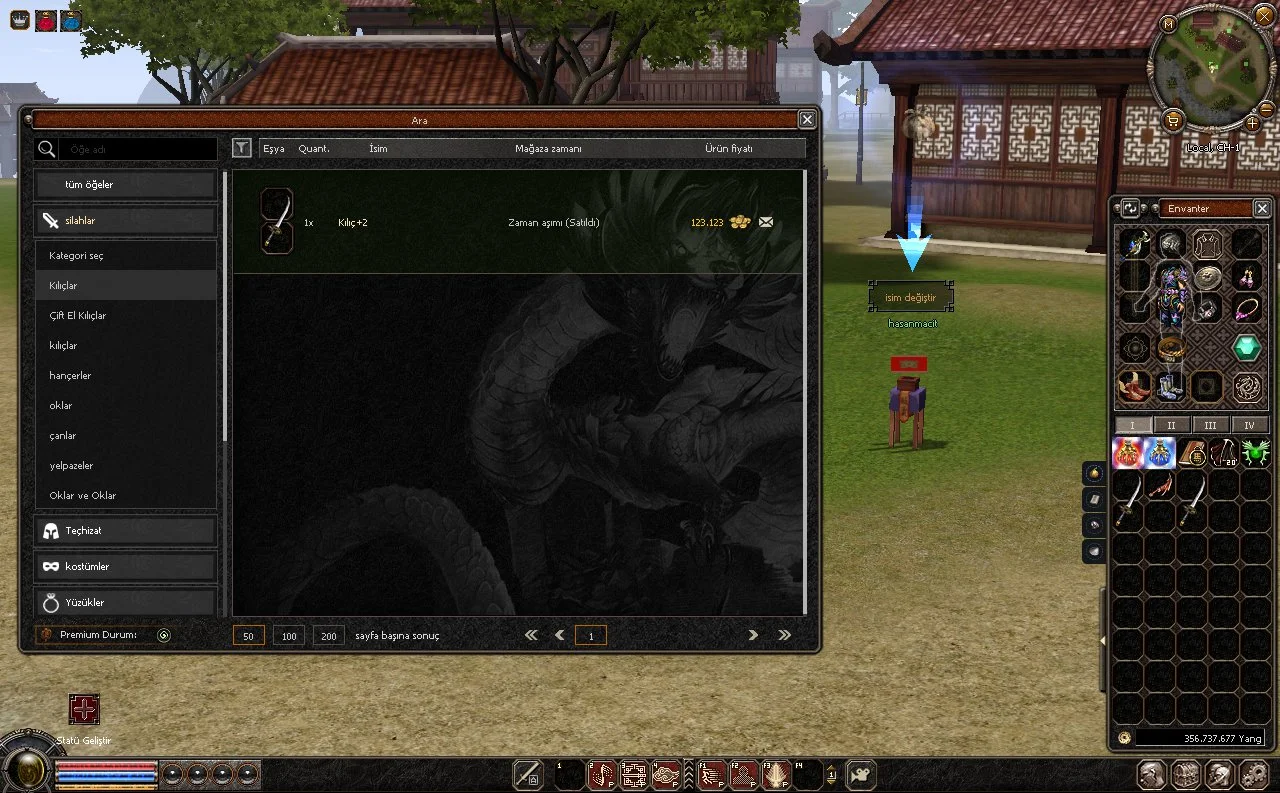Screen dimensions: 1280x793
Task: Open the Teçhizat equipment category
Action: click(x=126, y=531)
